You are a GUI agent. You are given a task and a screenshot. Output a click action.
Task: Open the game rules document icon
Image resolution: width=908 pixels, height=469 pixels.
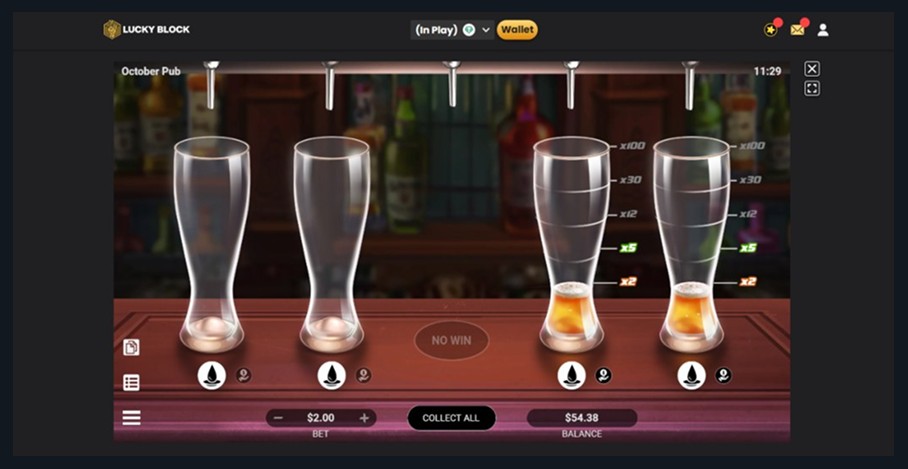click(x=131, y=347)
